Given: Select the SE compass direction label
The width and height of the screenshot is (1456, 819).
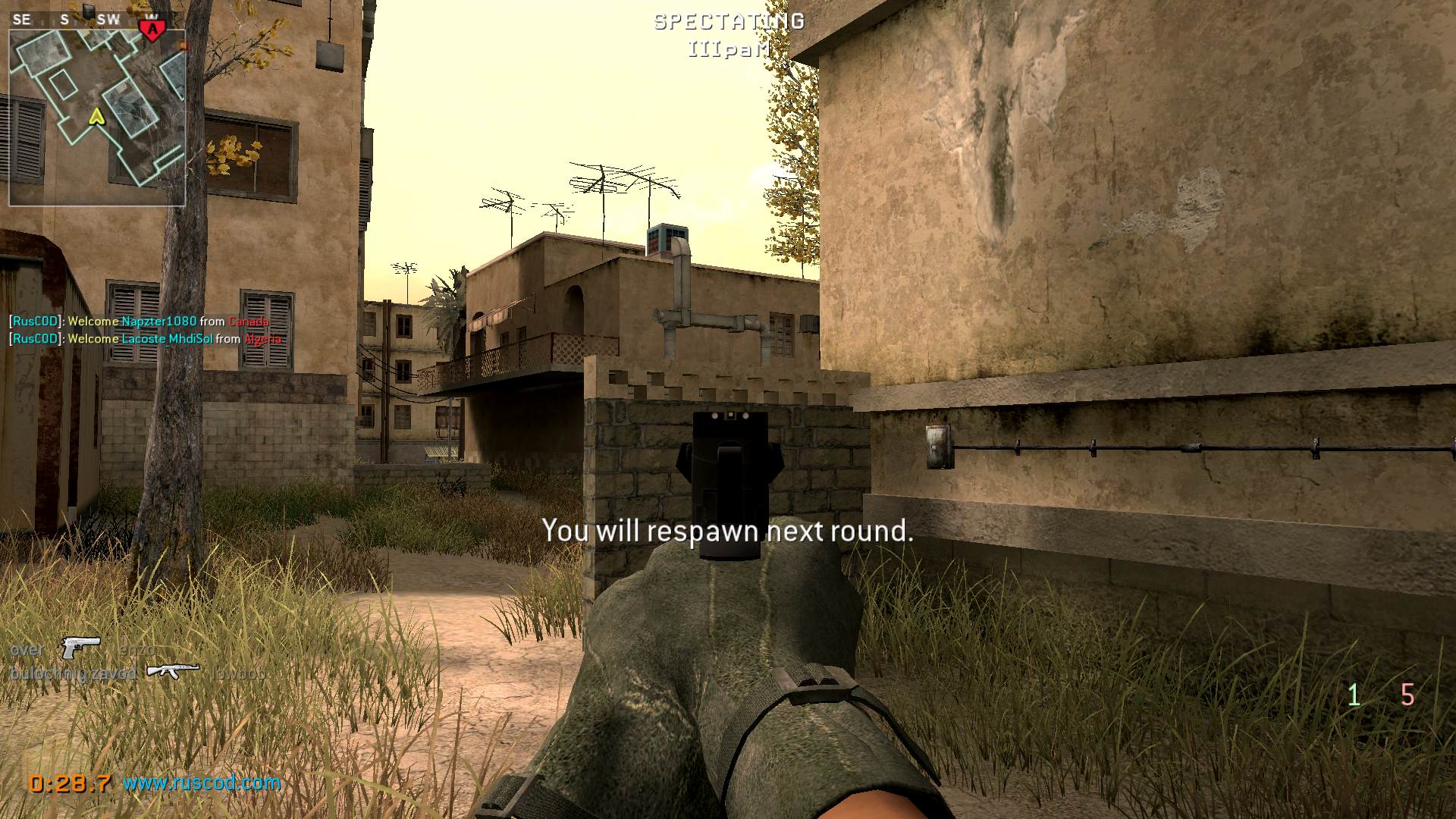Looking at the screenshot, I should click(x=22, y=19).
